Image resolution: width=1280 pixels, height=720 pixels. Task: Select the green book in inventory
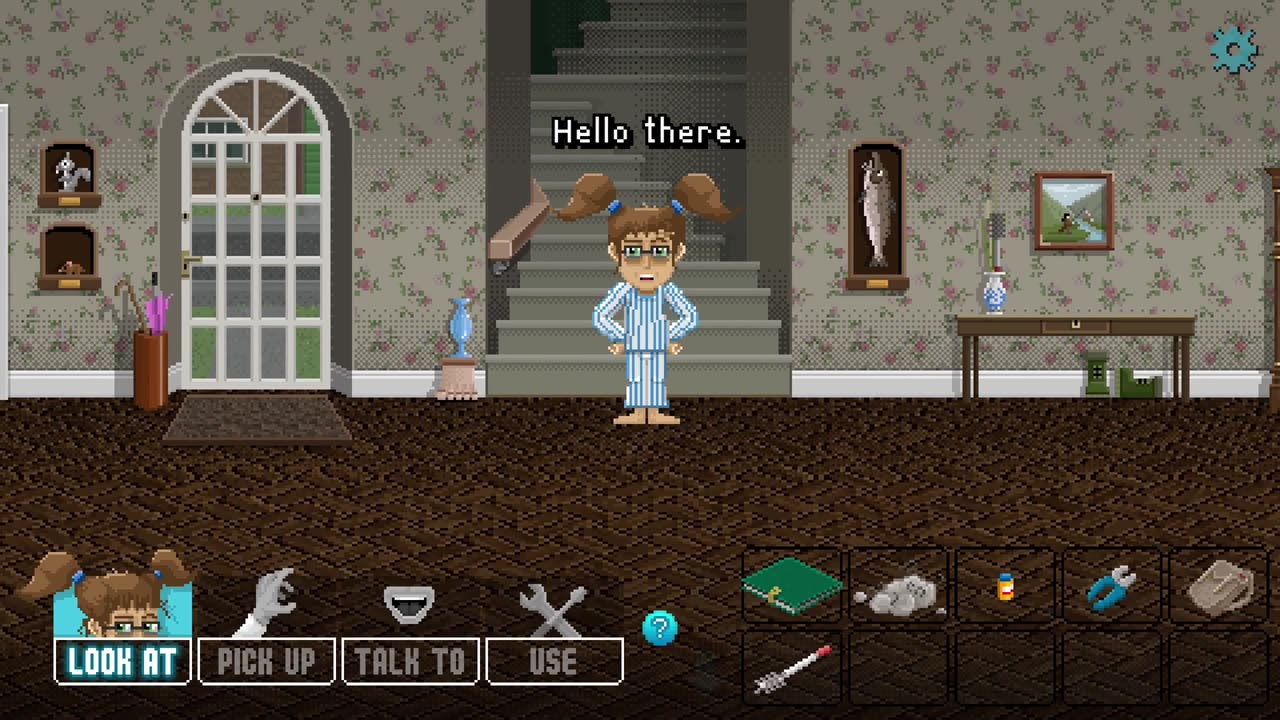pos(792,586)
